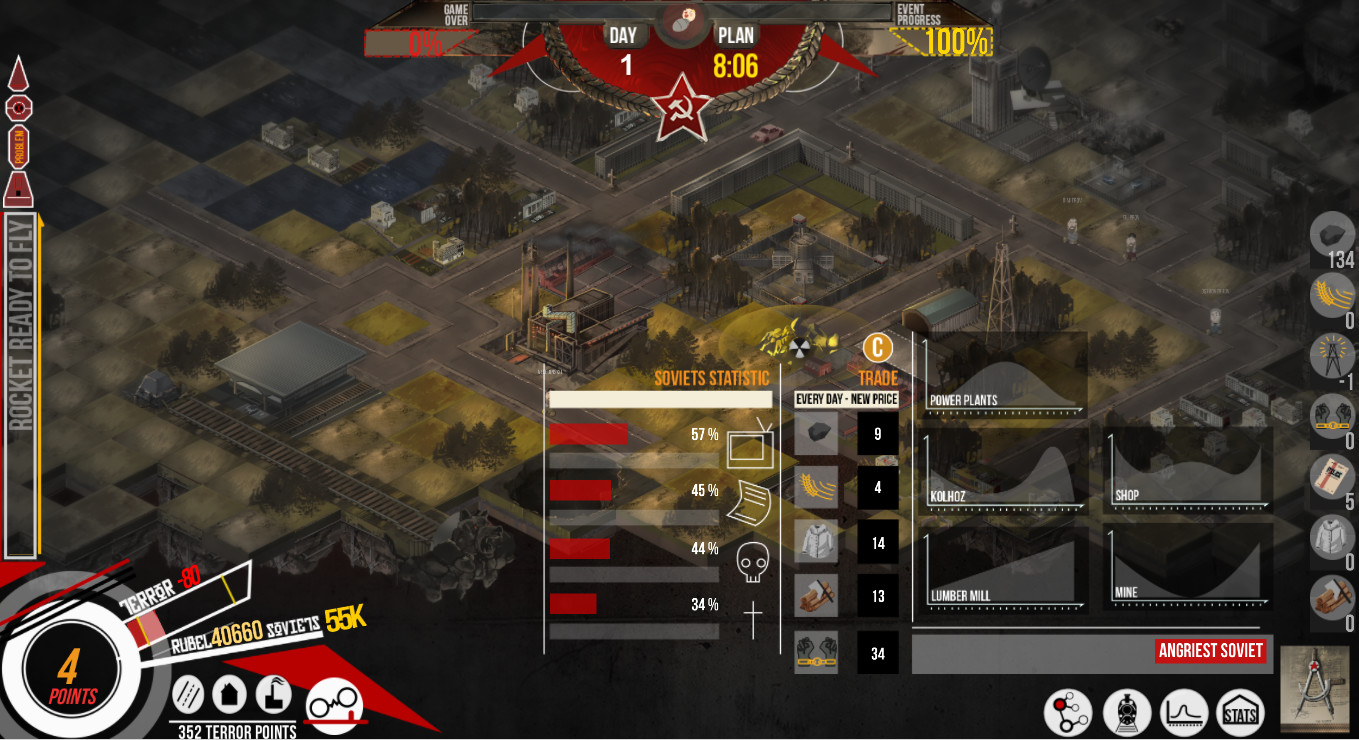The width and height of the screenshot is (1359, 740).
Task: Click the molecule production chain icon
Action: [x=1066, y=713]
